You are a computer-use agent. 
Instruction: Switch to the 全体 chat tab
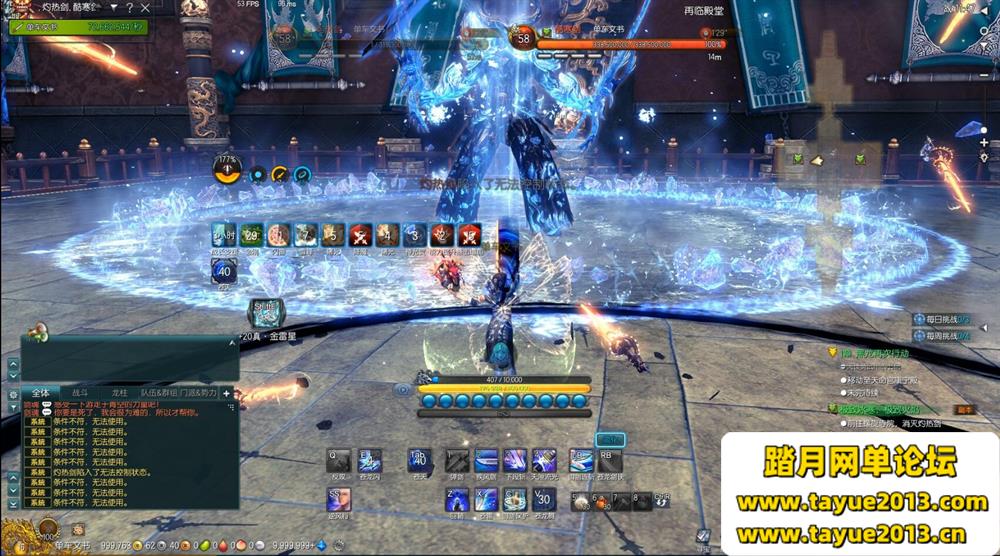[40, 393]
